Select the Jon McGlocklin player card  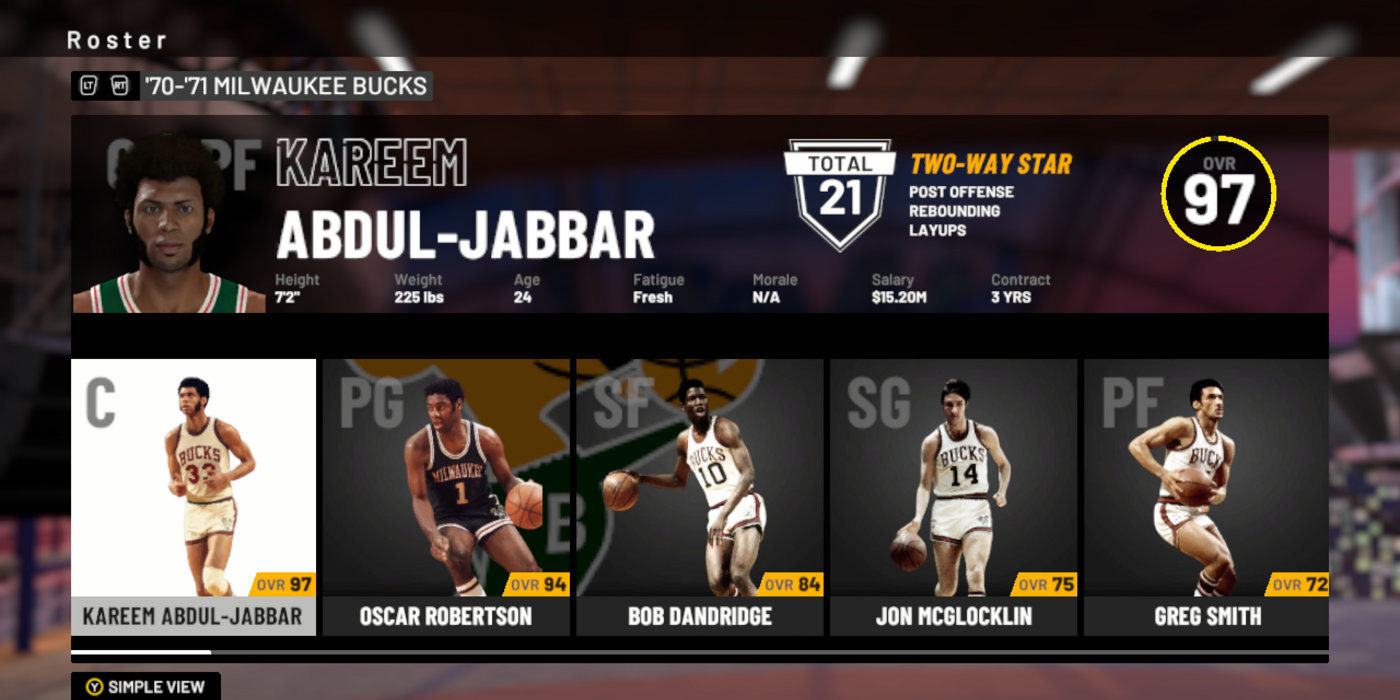[953, 497]
